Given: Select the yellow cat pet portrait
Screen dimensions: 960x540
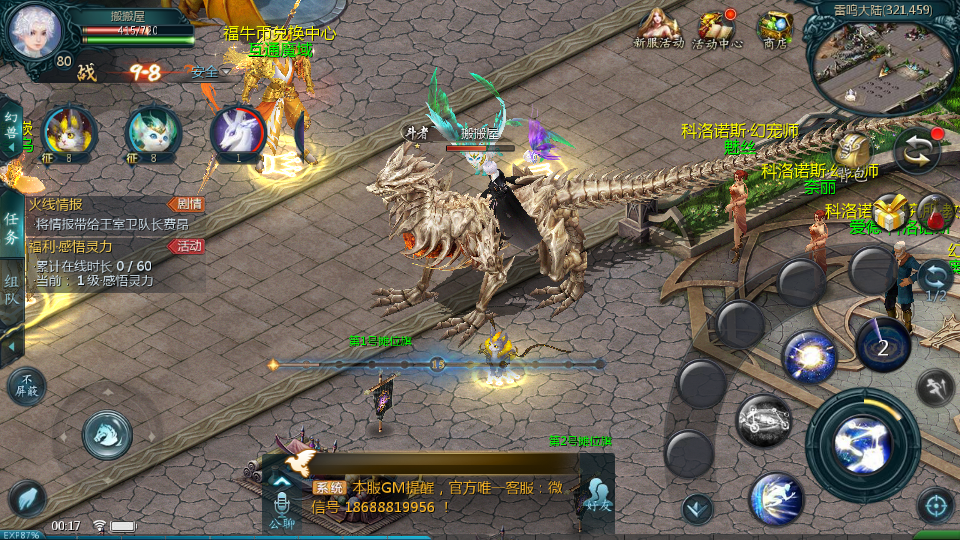Looking at the screenshot, I should [x=69, y=132].
